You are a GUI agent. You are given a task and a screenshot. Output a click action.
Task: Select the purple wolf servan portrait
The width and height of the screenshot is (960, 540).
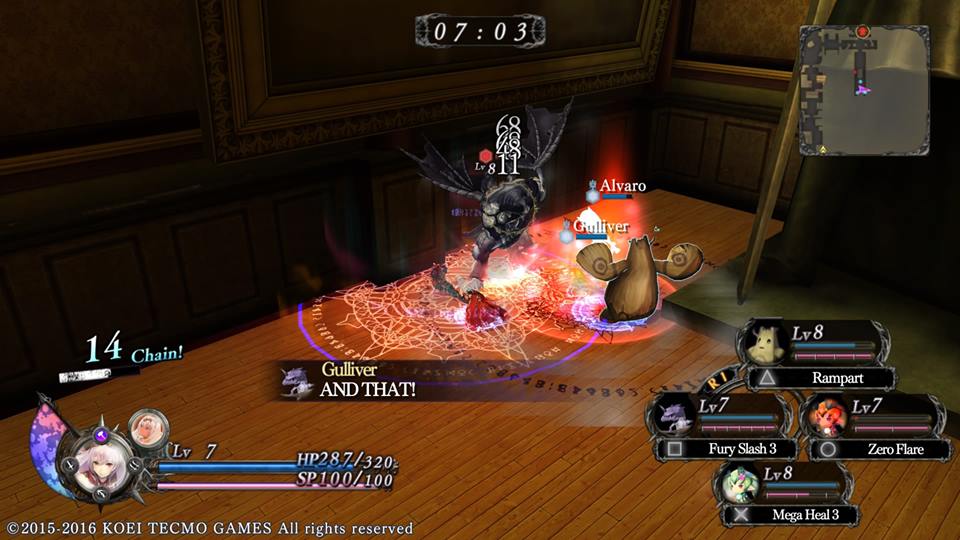671,414
